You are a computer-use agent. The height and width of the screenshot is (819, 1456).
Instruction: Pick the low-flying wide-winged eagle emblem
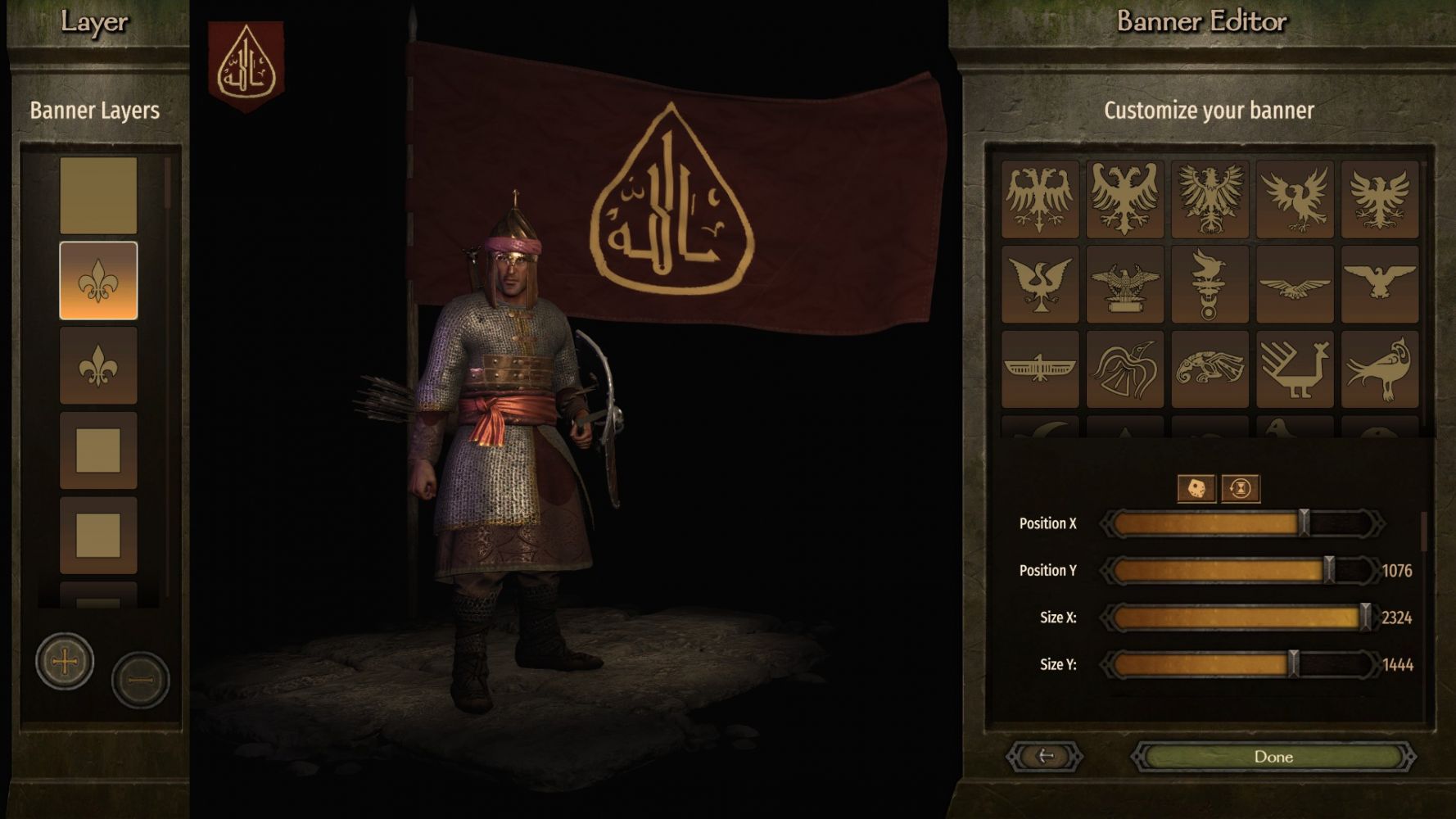pyautogui.click(x=1295, y=284)
